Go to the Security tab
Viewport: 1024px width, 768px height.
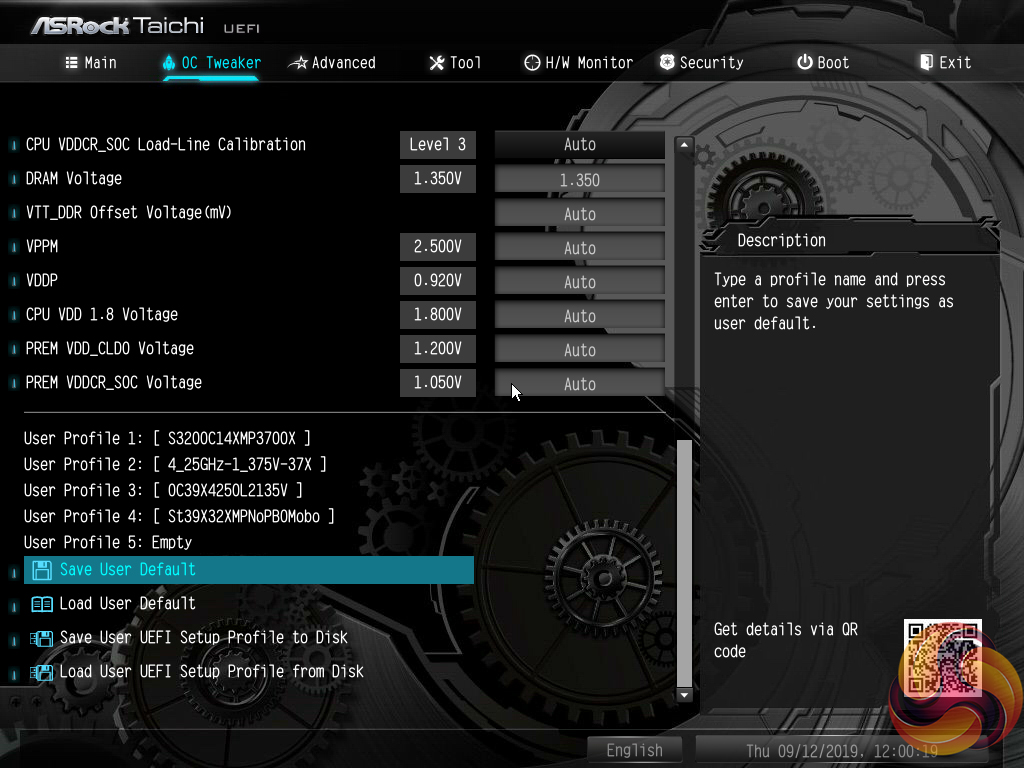pyautogui.click(x=701, y=62)
